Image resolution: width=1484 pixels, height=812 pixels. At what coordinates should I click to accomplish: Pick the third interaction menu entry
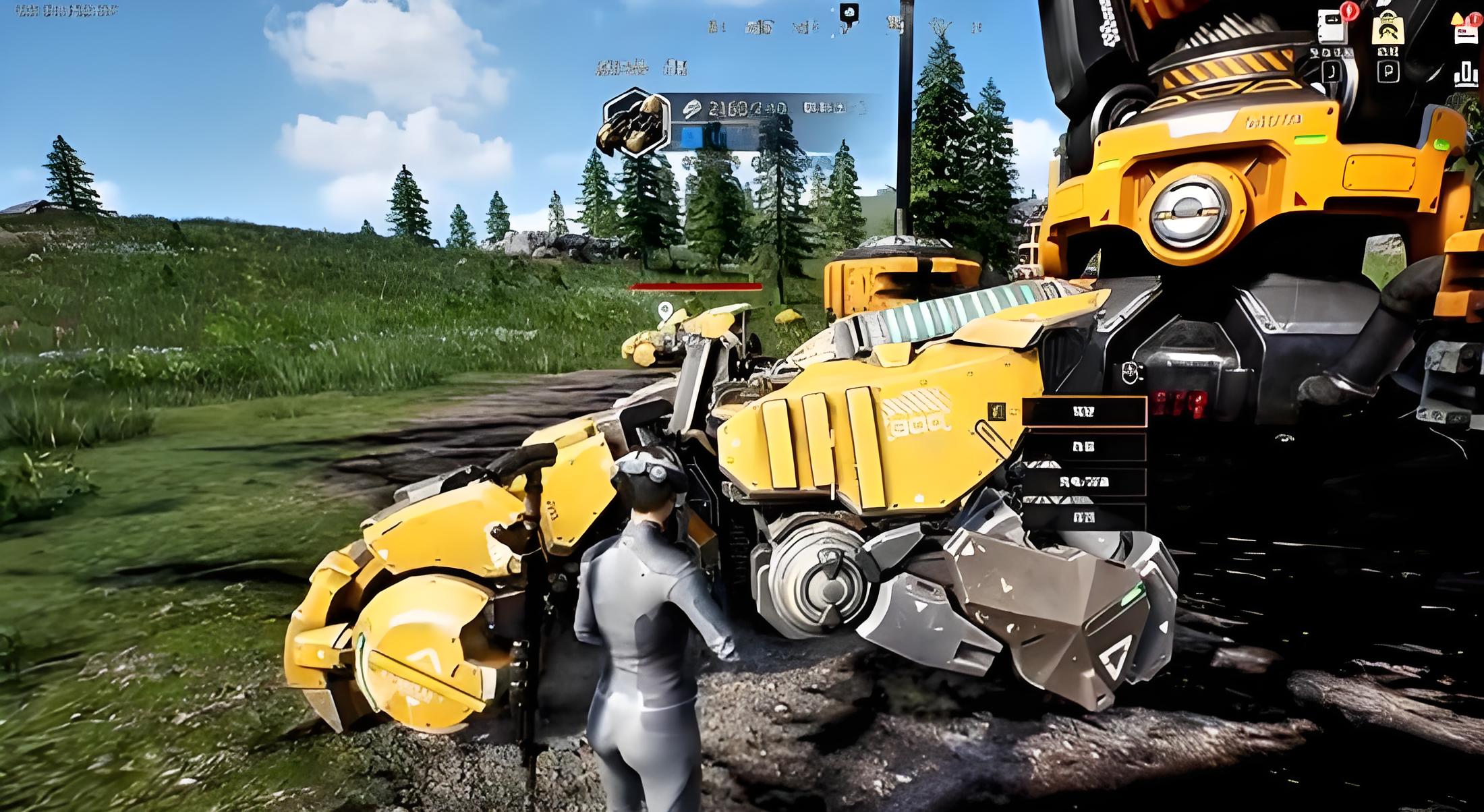click(1084, 482)
